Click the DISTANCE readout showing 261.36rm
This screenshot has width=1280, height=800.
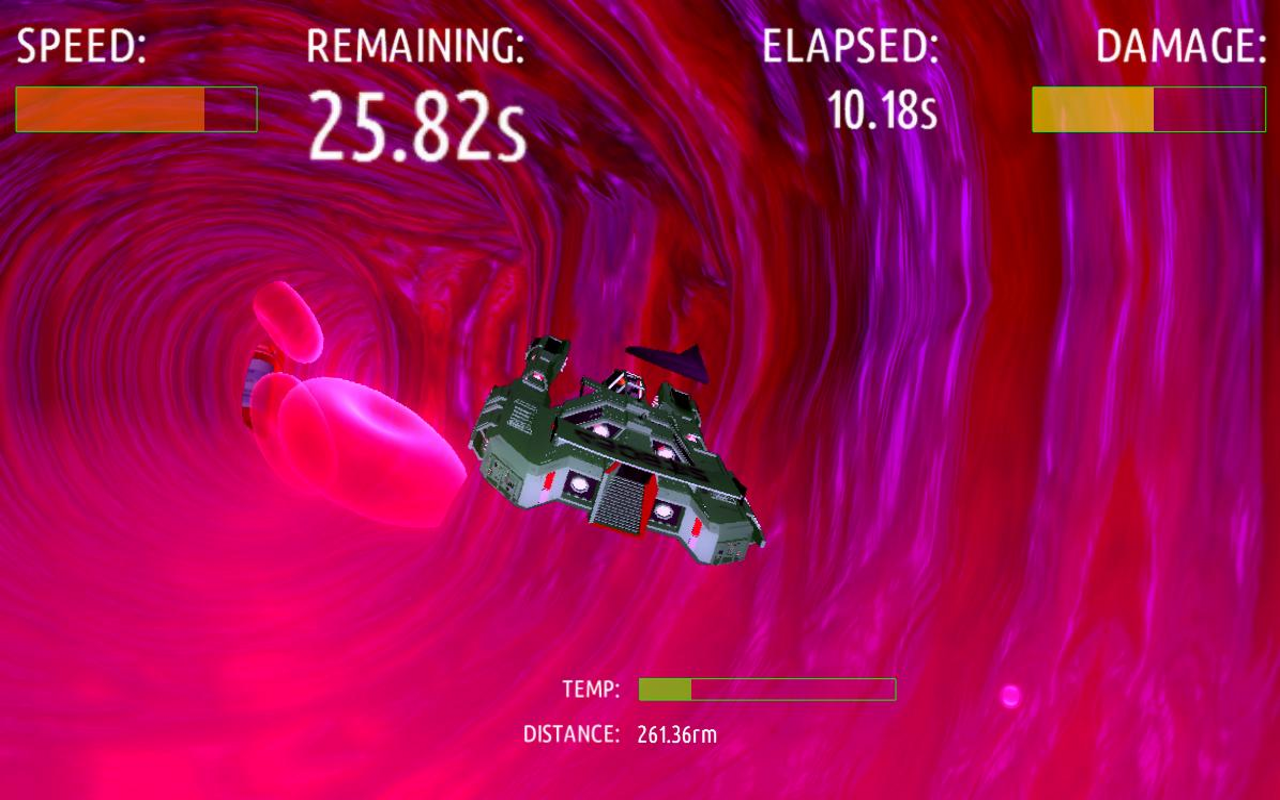click(x=680, y=733)
